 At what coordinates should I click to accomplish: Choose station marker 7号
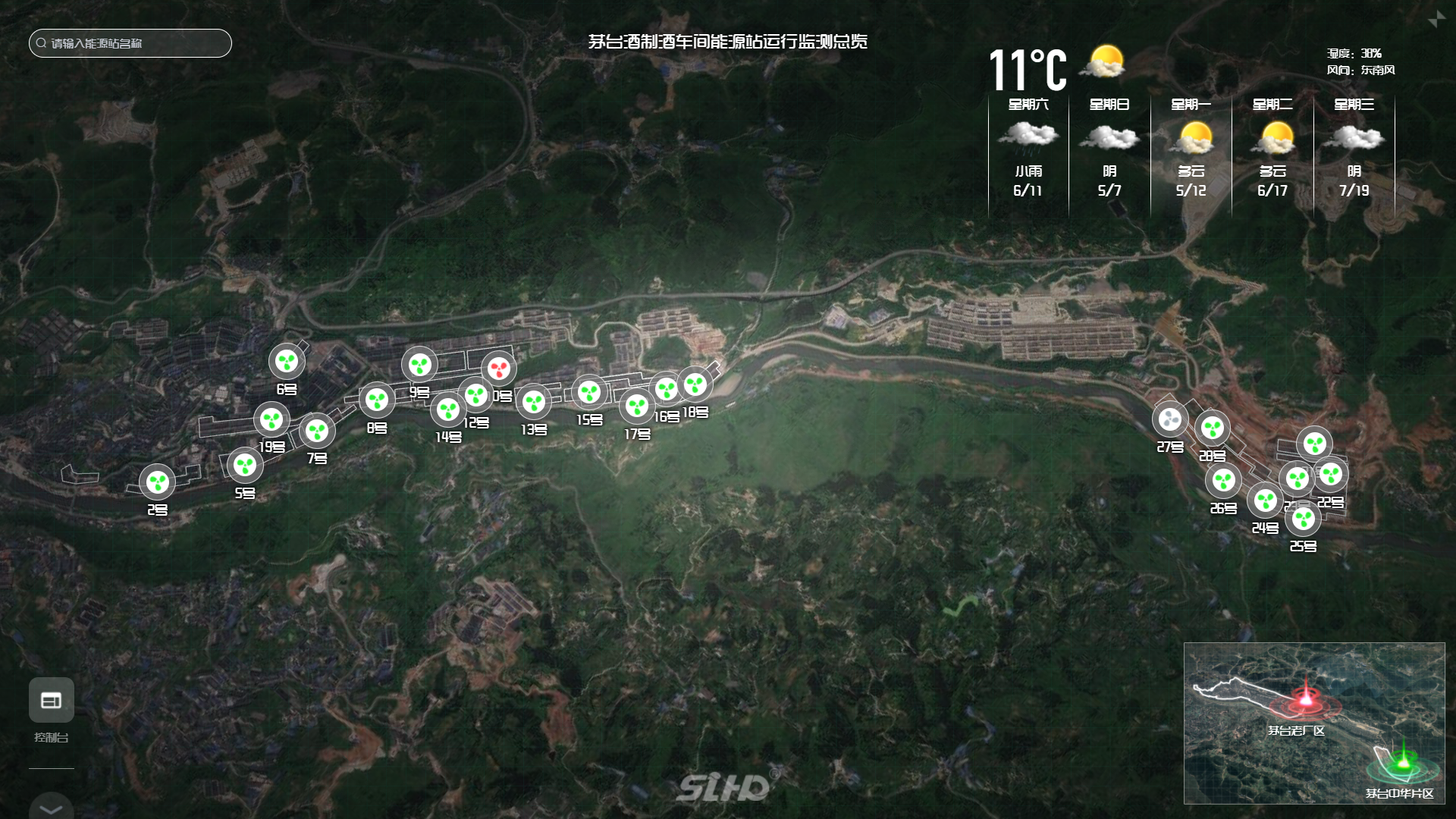point(317,431)
